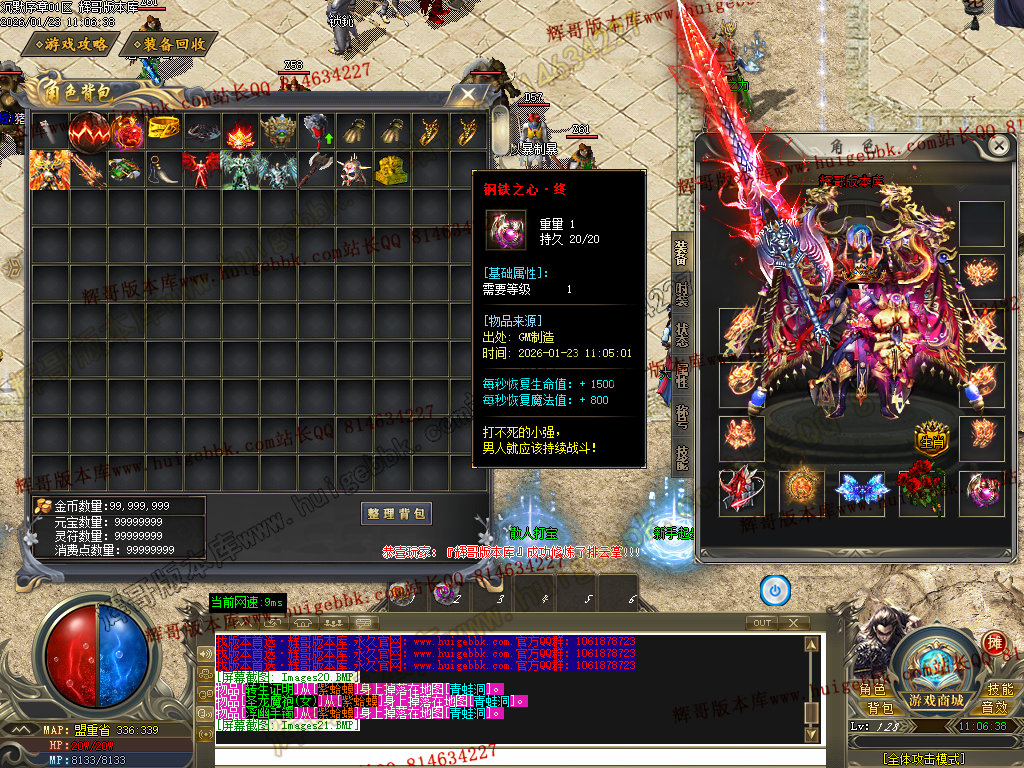
Task: Switch to the 状态 status tab
Action: tap(682, 334)
